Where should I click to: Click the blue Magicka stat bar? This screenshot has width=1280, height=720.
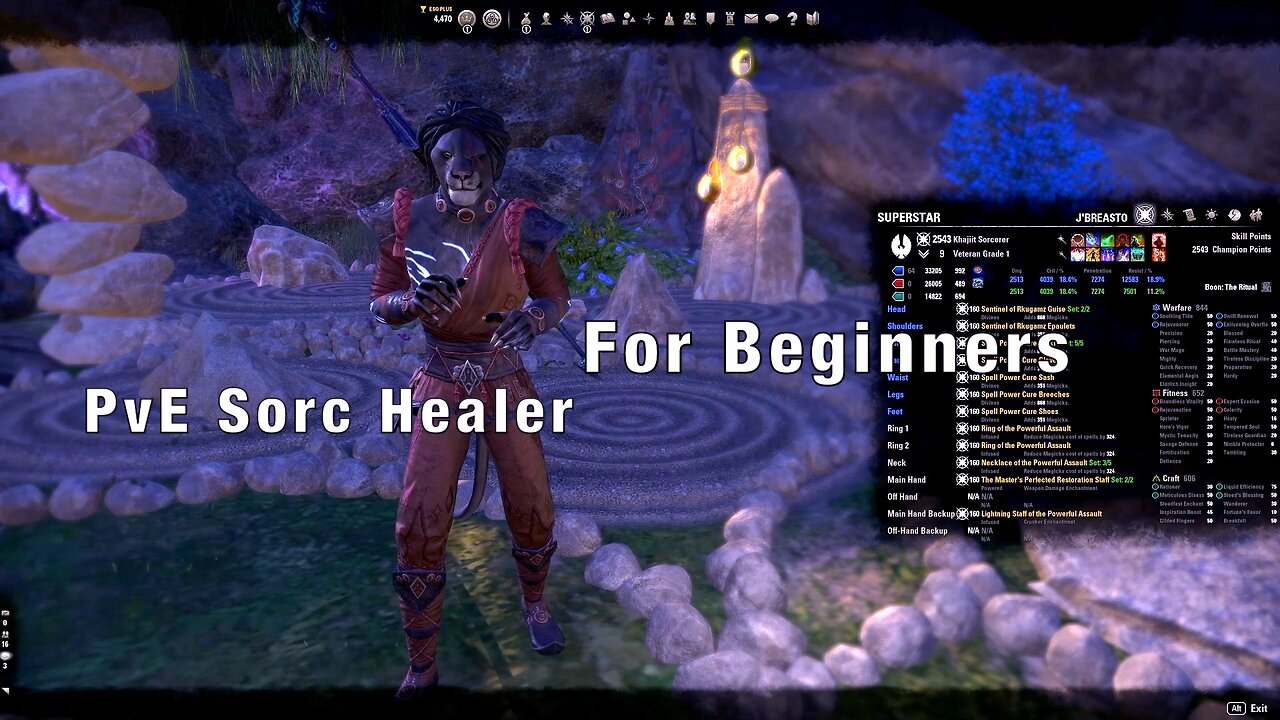pos(898,271)
